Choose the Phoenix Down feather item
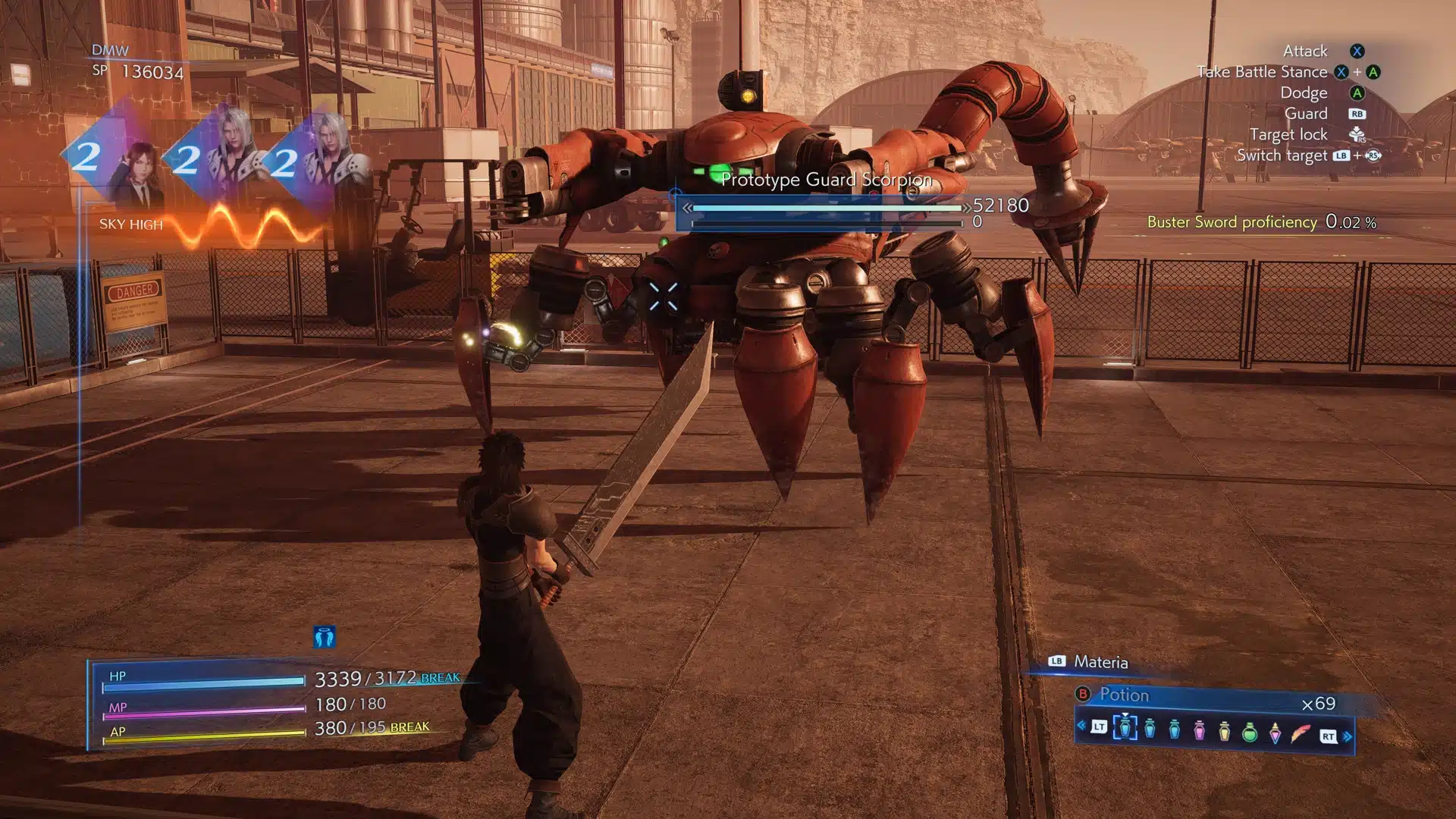The image size is (1456, 819). [x=1301, y=733]
